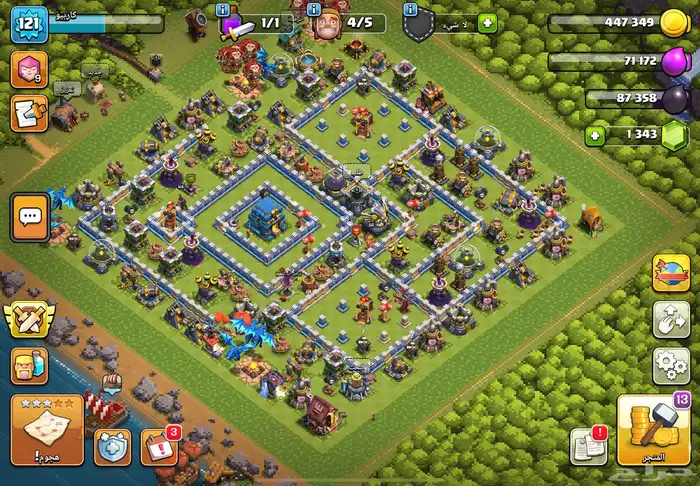Open the globe with red ribbon icon
Image resolution: width=700 pixels, height=486 pixels.
[x=671, y=273]
